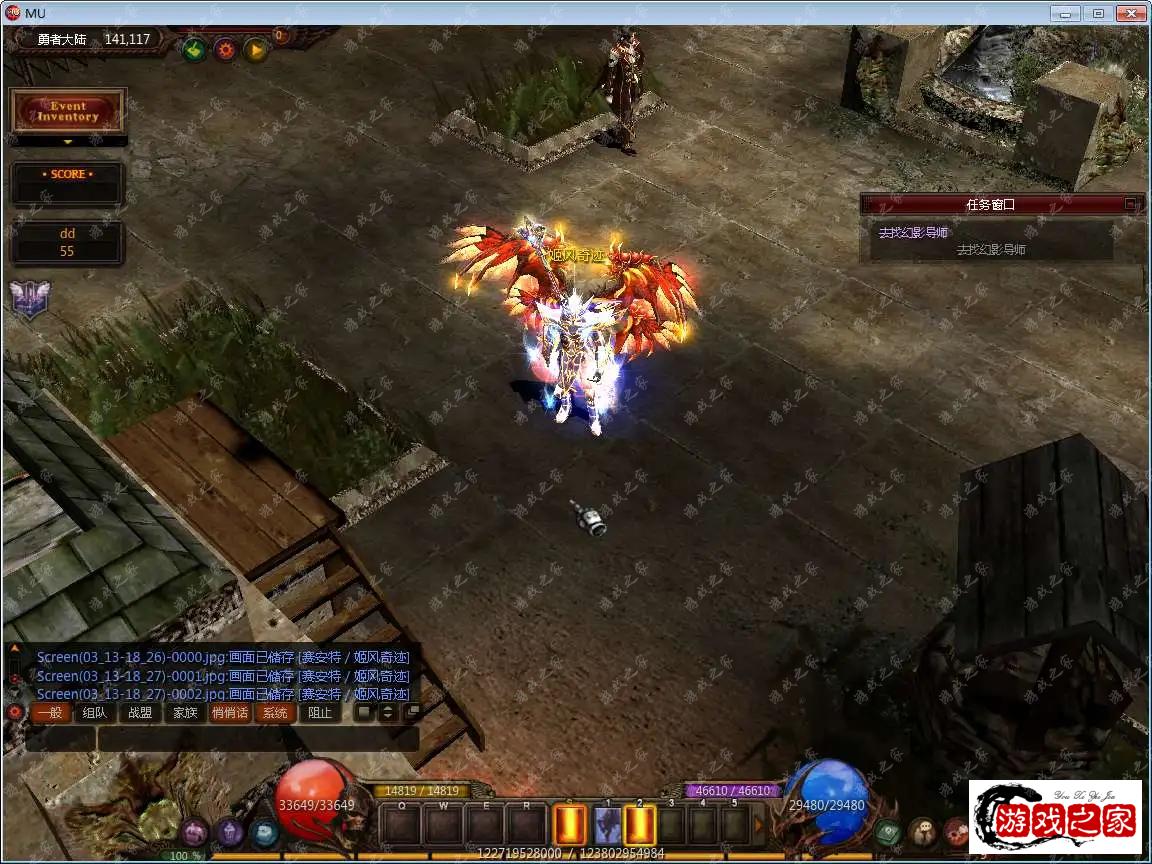Screen dimensions: 1152x864
Task: Select the blue skill in hotbar slot 1
Action: (x=607, y=826)
